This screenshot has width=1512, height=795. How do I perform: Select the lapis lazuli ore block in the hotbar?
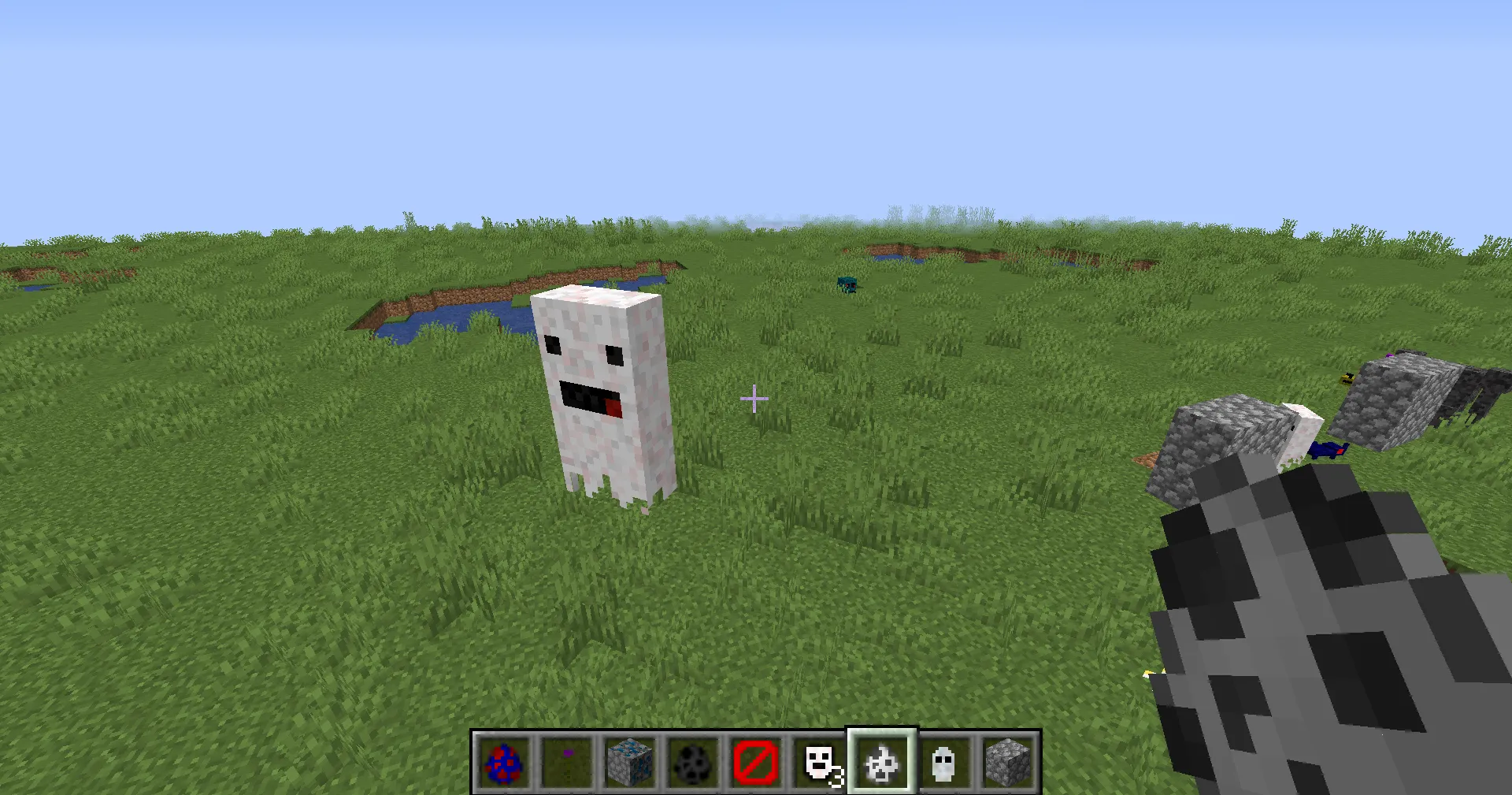(x=629, y=761)
